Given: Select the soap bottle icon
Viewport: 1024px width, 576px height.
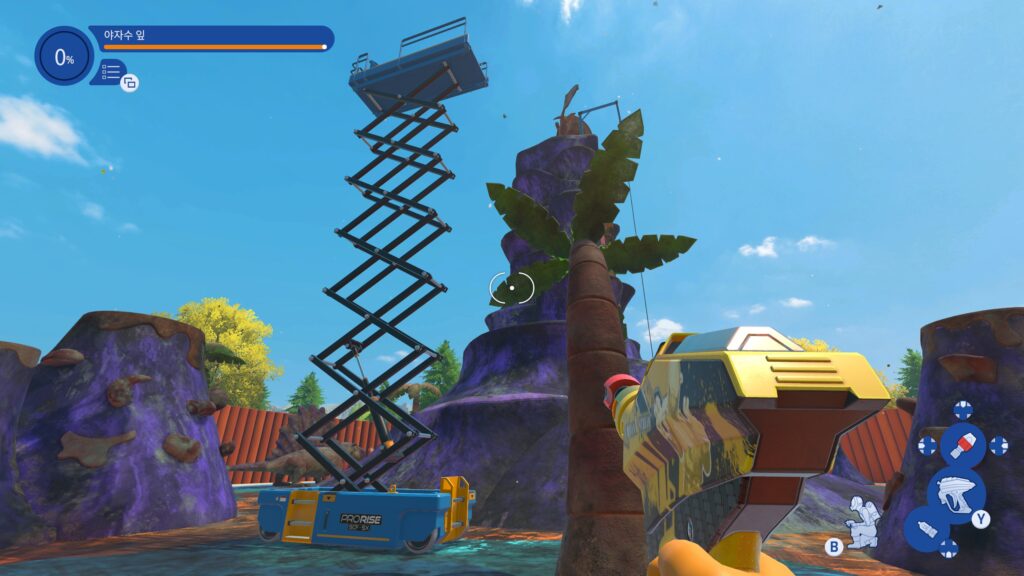Looking at the screenshot, I should coord(927,529).
